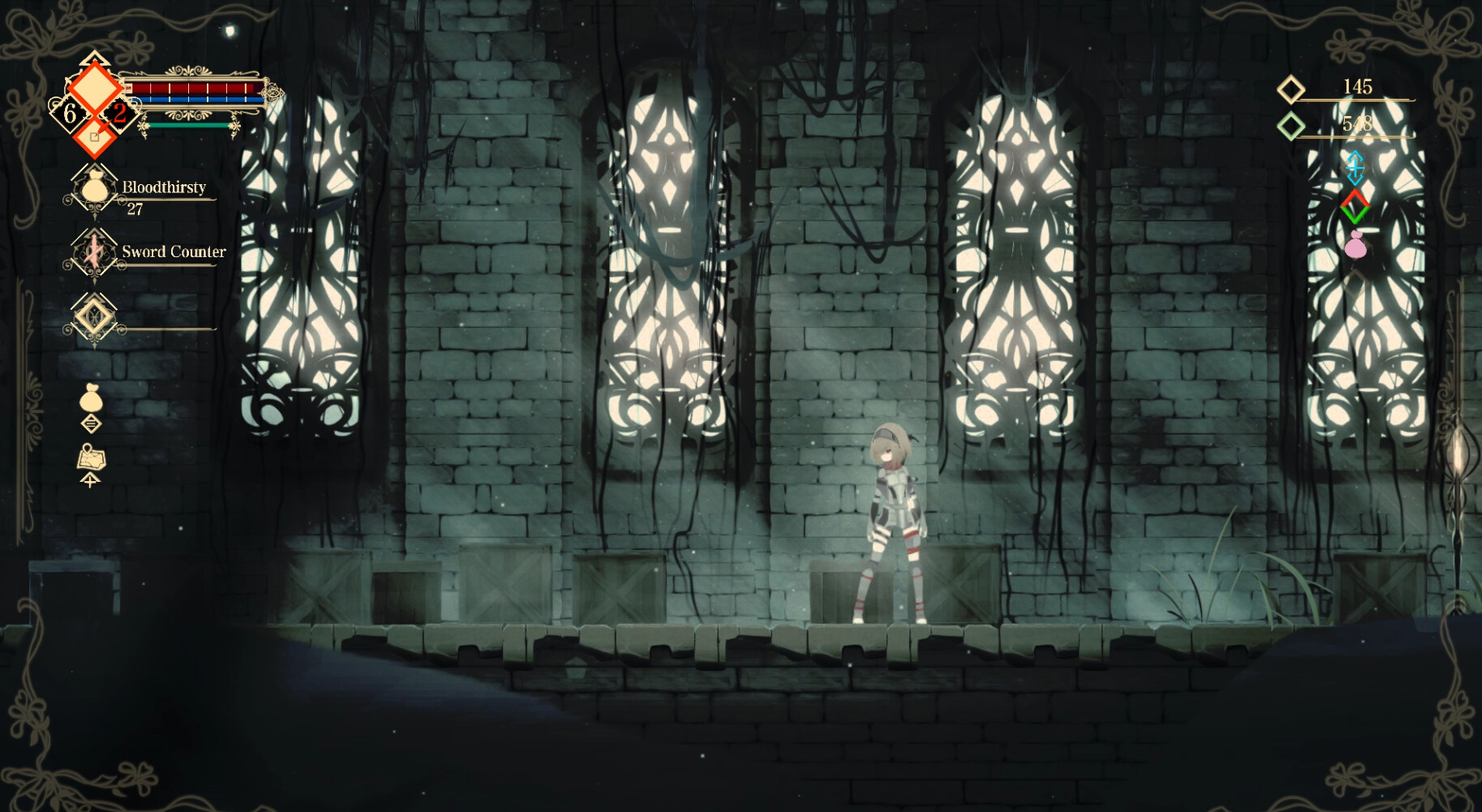The width and height of the screenshot is (1482, 812).
Task: Expand the yellow diamond showing 145 currency
Action: [x=1291, y=88]
